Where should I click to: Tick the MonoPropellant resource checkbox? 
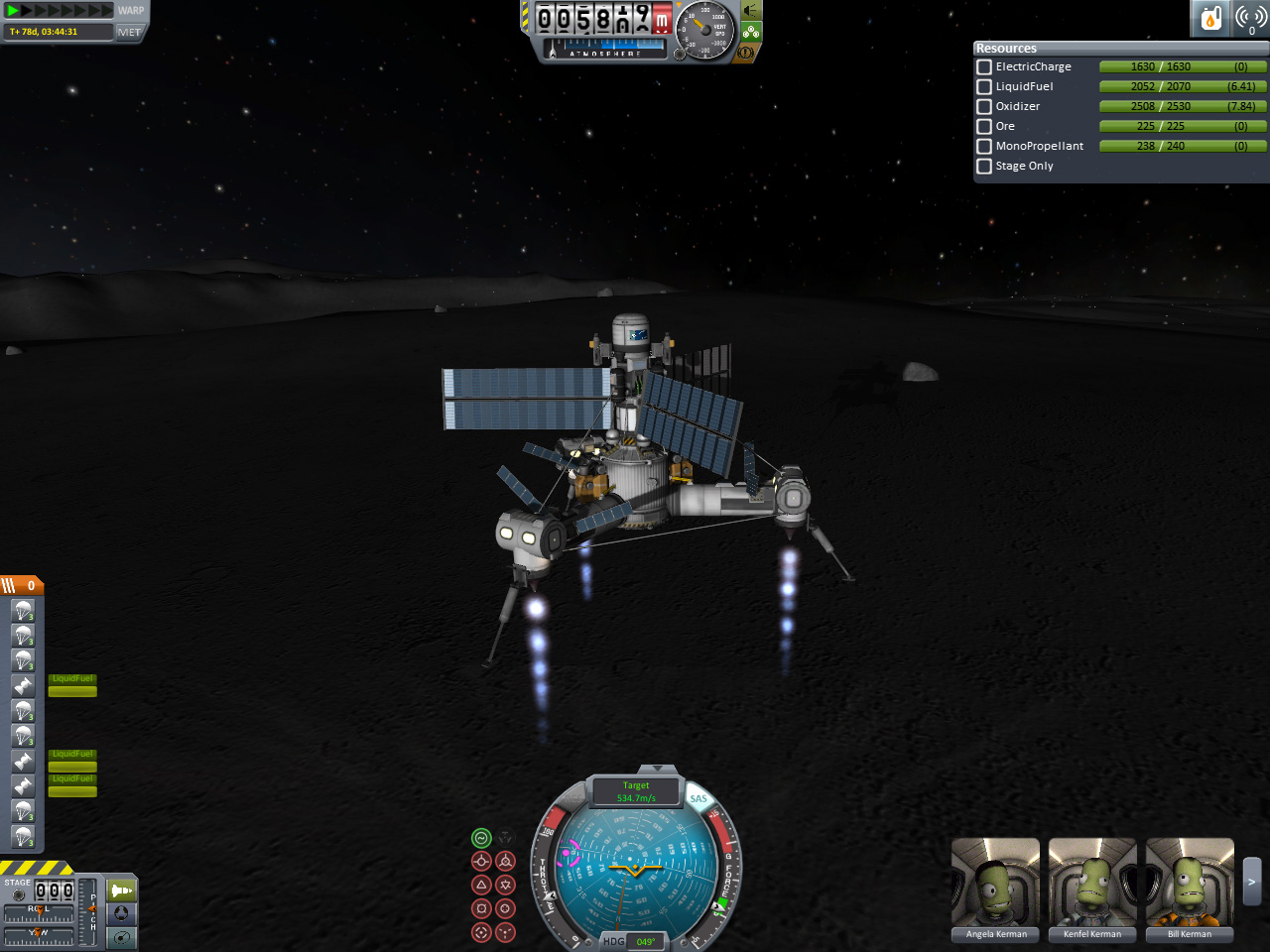[984, 146]
